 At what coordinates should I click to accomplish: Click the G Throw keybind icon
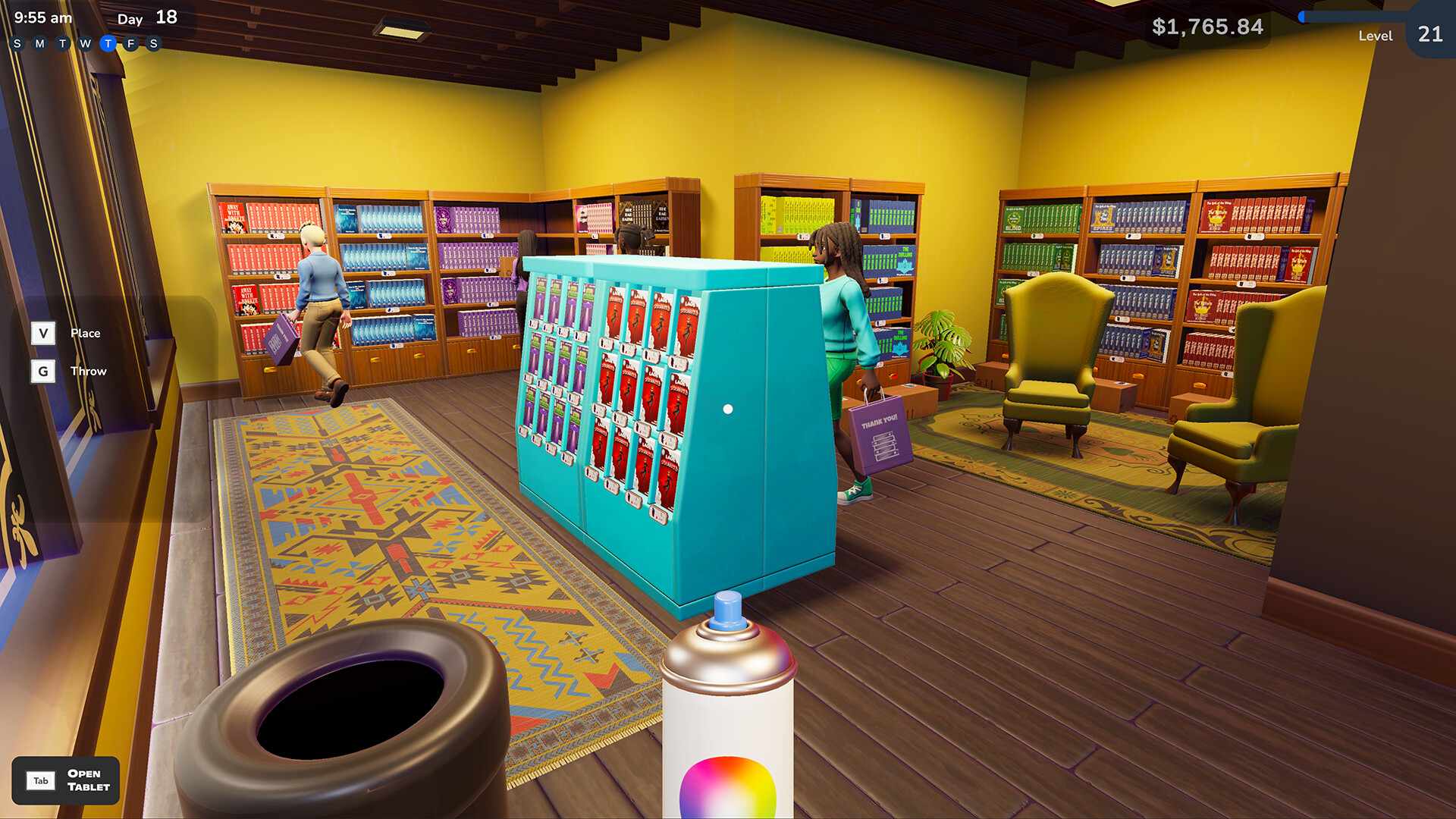(43, 371)
